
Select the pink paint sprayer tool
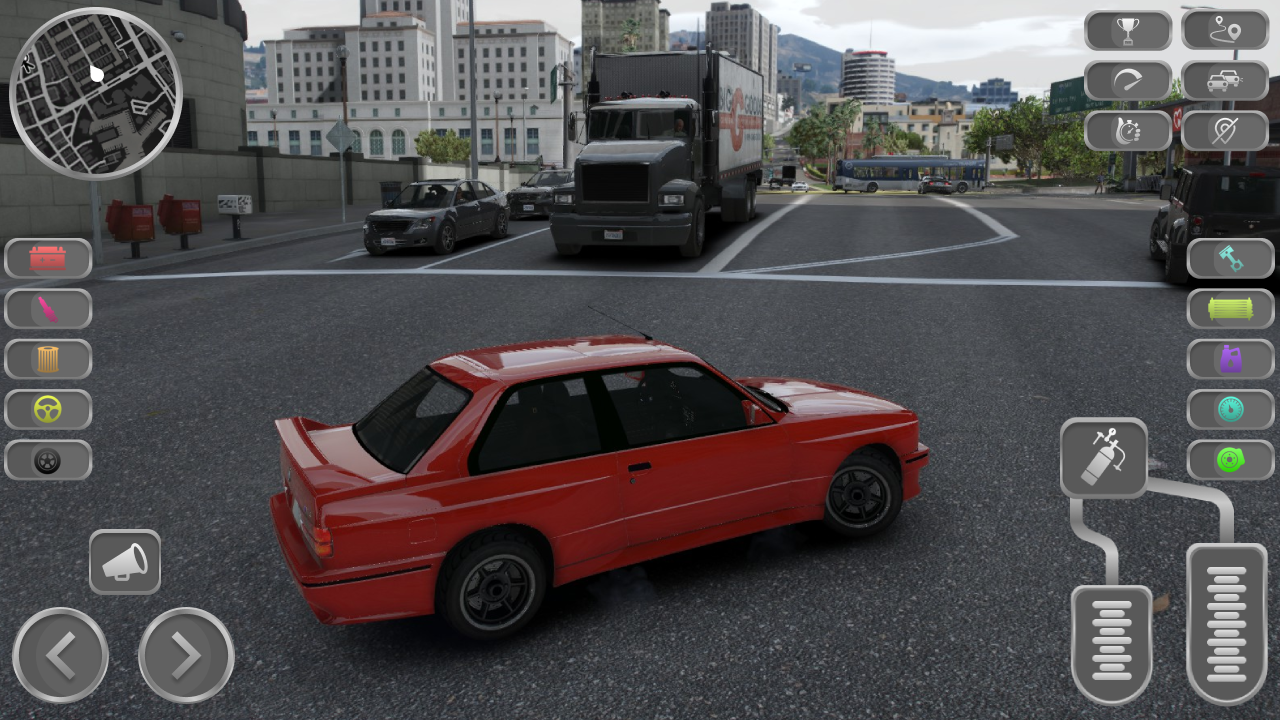48,308
